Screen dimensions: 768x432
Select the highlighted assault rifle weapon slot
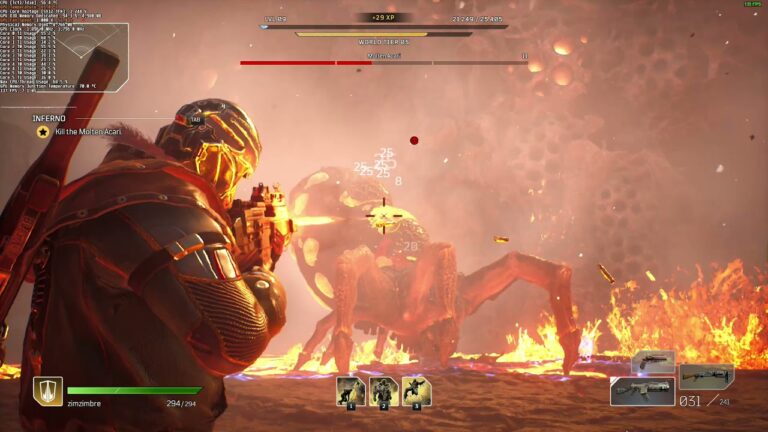coord(642,391)
